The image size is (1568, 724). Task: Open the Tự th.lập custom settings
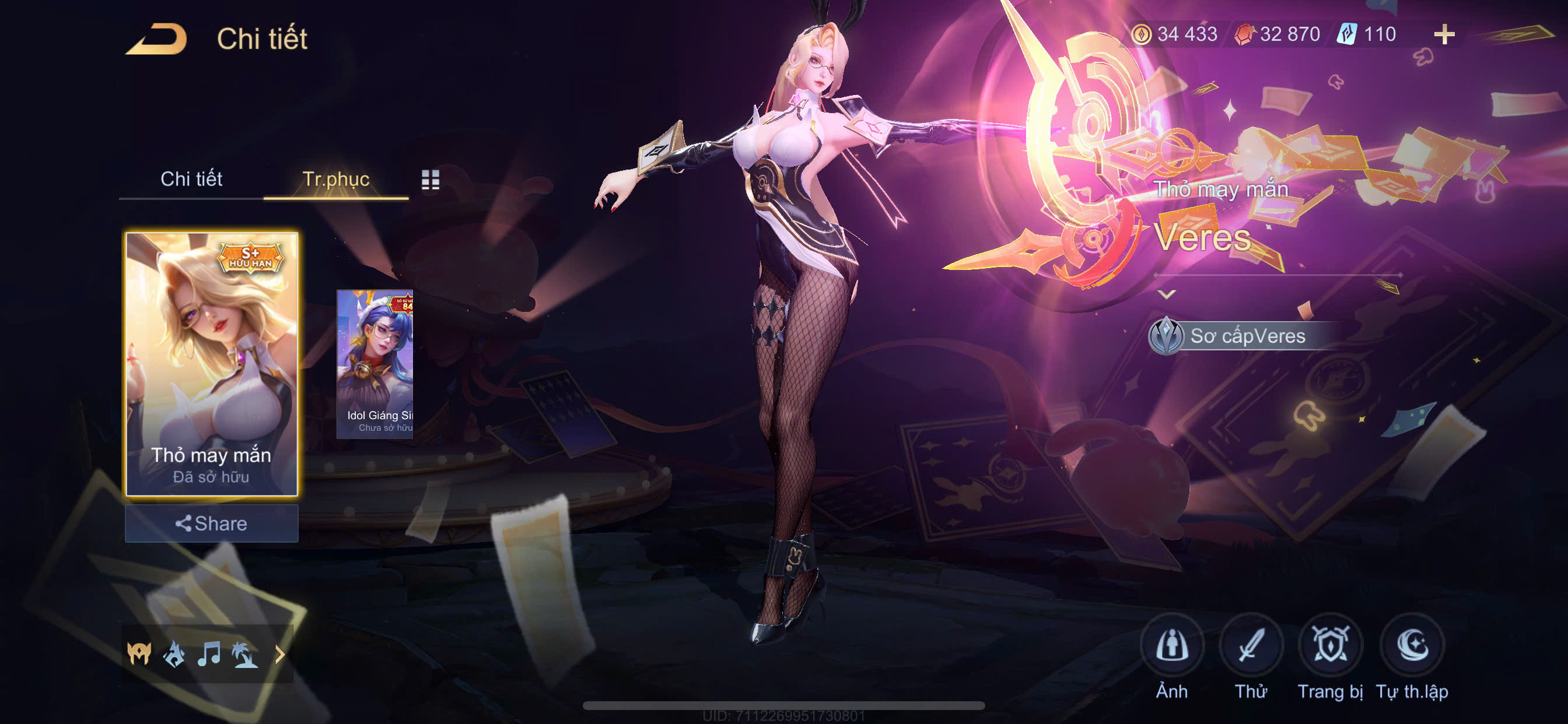[1412, 646]
